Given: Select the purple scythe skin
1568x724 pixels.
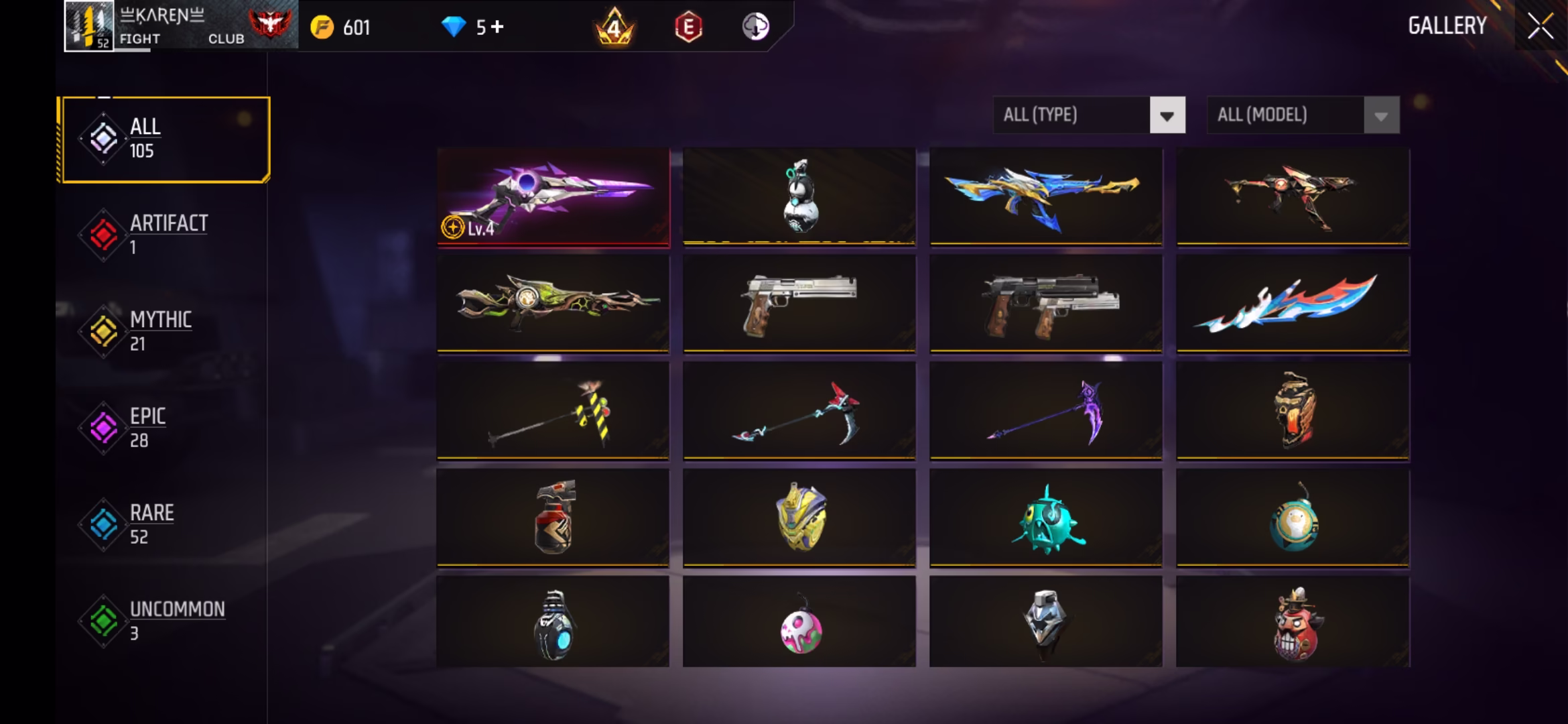Looking at the screenshot, I should click(1045, 410).
